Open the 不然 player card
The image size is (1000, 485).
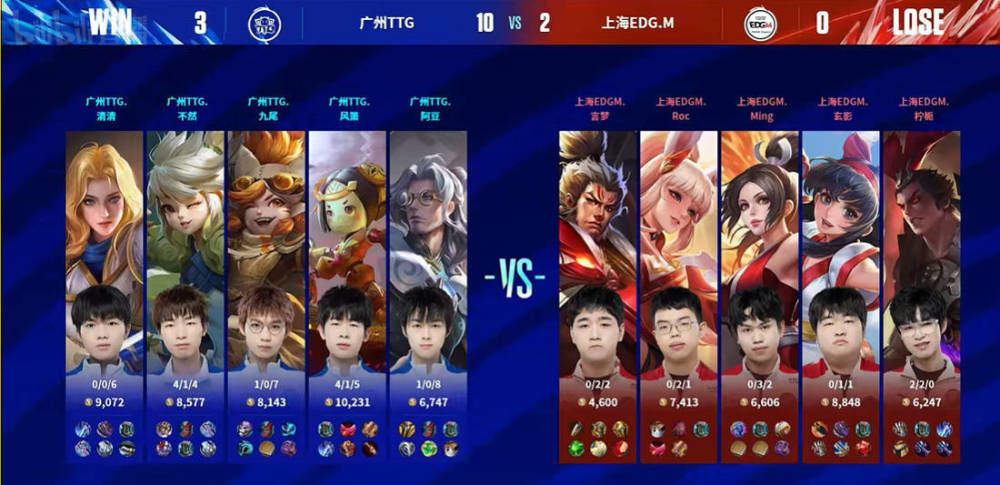[185, 290]
